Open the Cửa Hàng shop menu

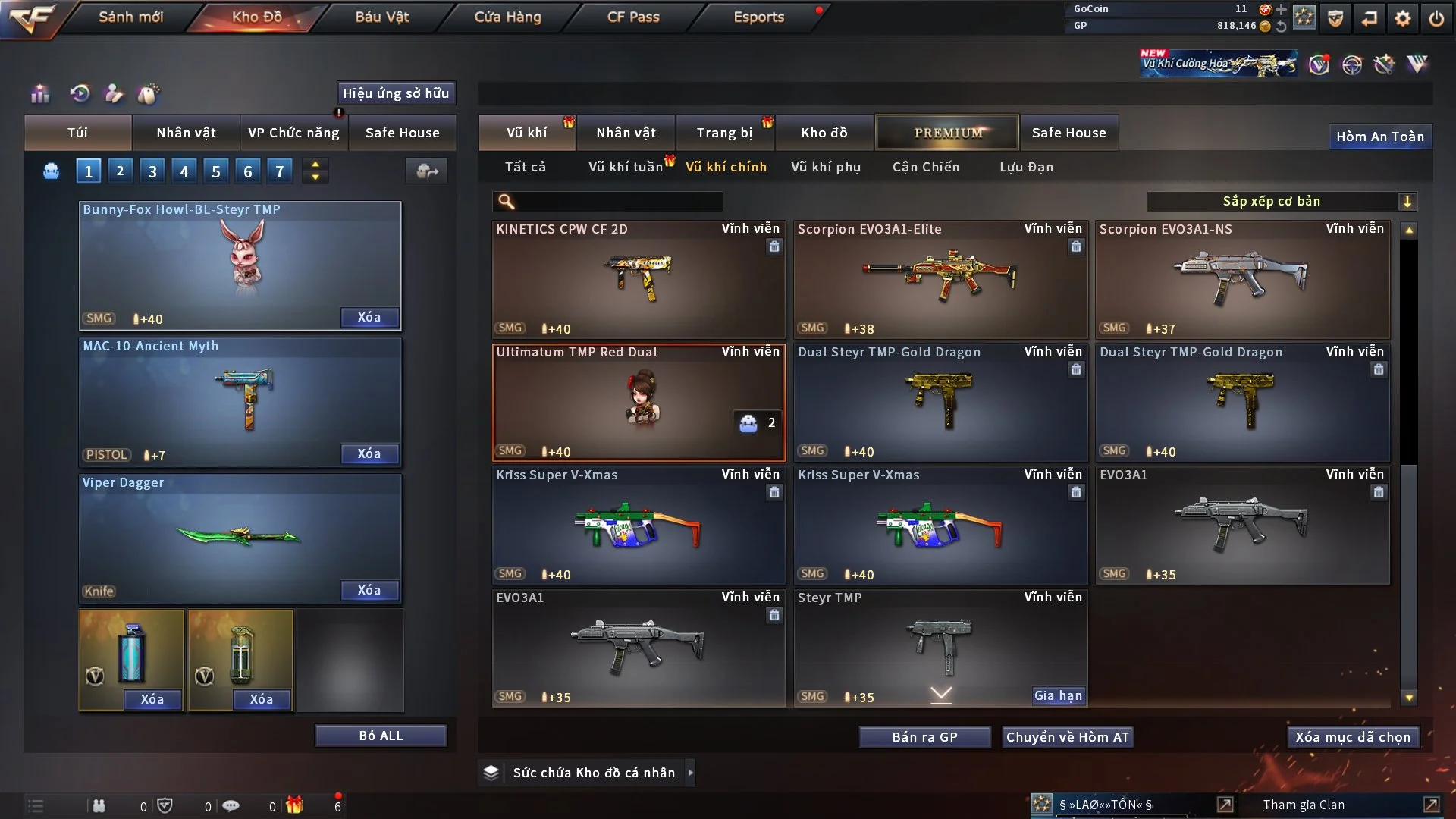507,17
